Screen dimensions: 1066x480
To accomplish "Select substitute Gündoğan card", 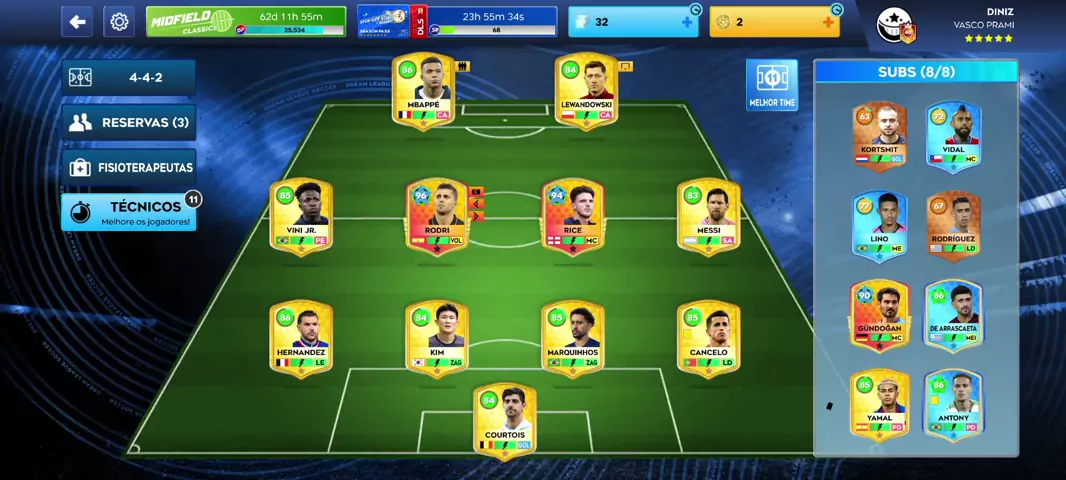I will (879, 314).
